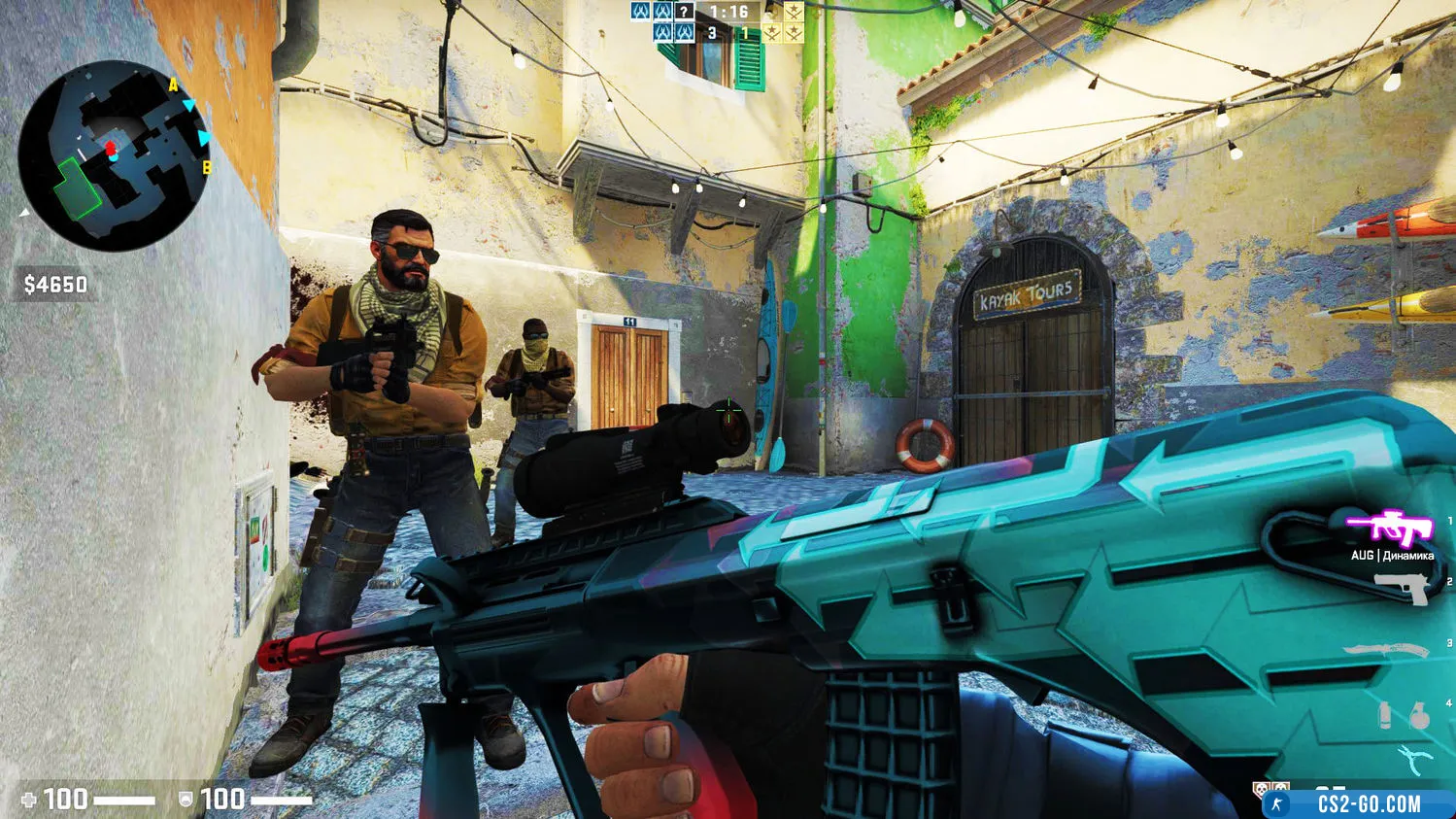Viewport: 1456px width, 819px height.
Task: Choose the knife in the weapon list
Action: coord(1386,650)
